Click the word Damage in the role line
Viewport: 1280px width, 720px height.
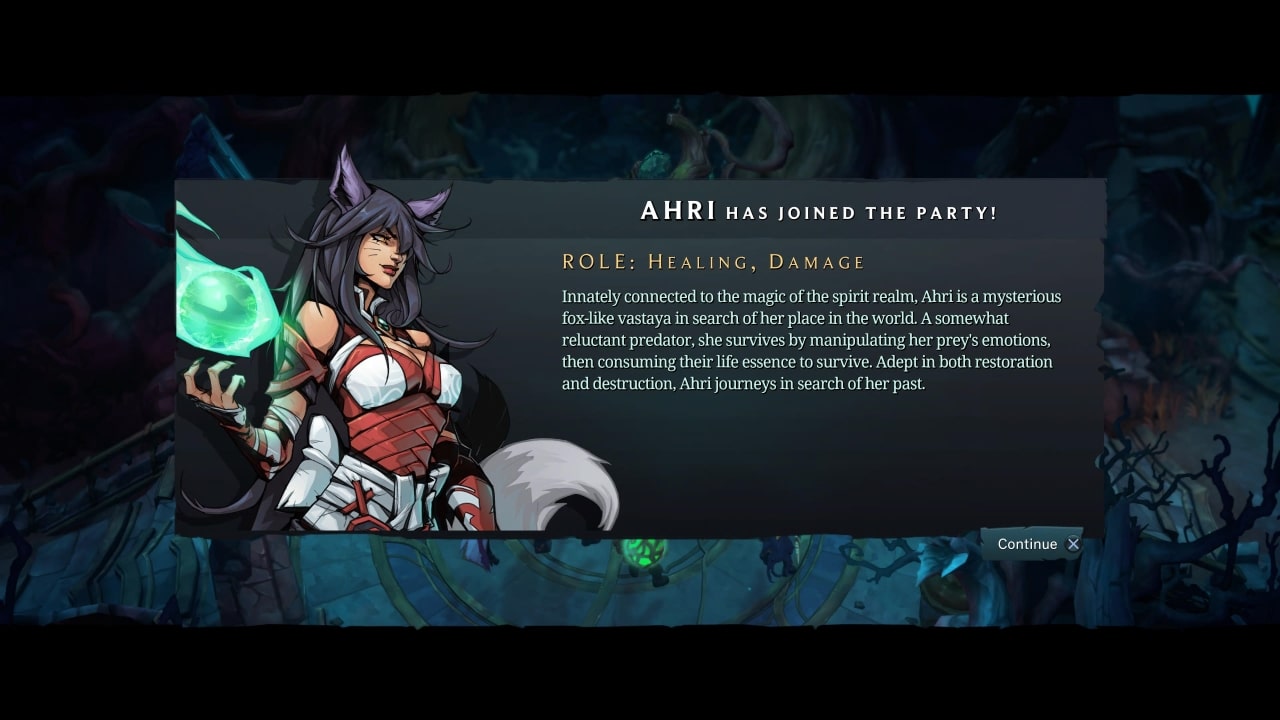[820, 261]
